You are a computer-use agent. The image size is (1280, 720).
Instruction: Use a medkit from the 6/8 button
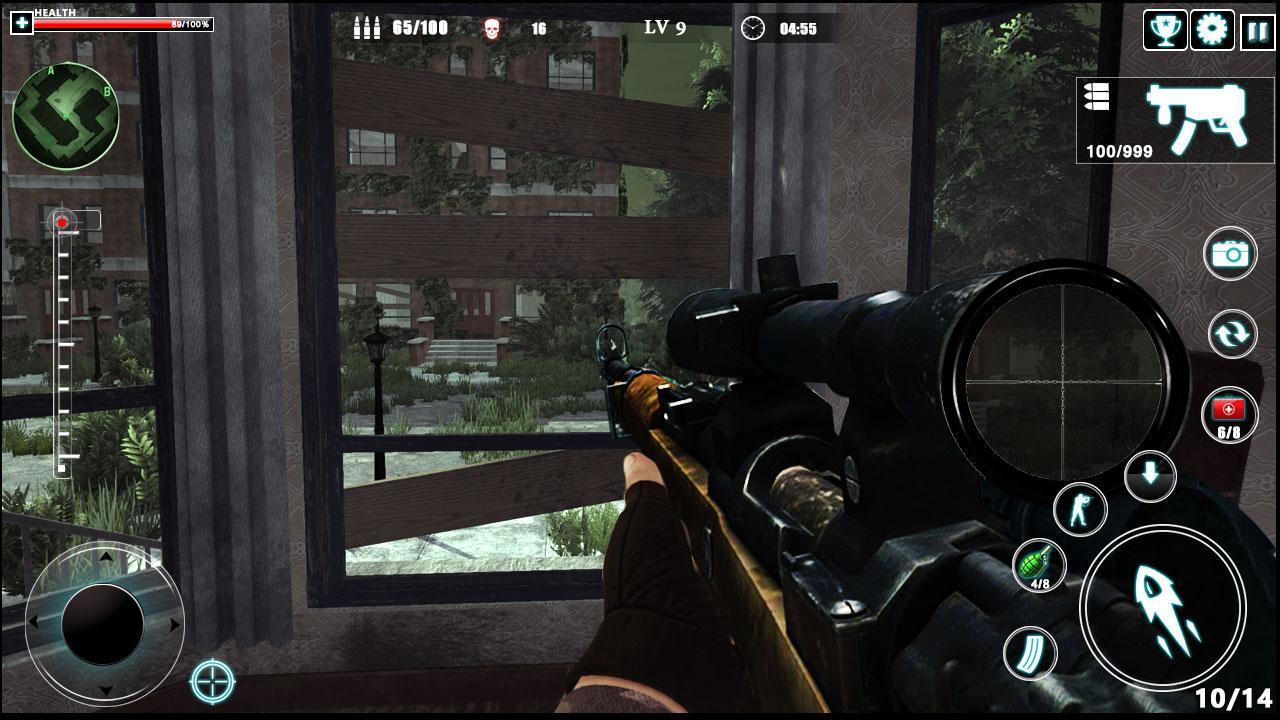[x=1229, y=414]
